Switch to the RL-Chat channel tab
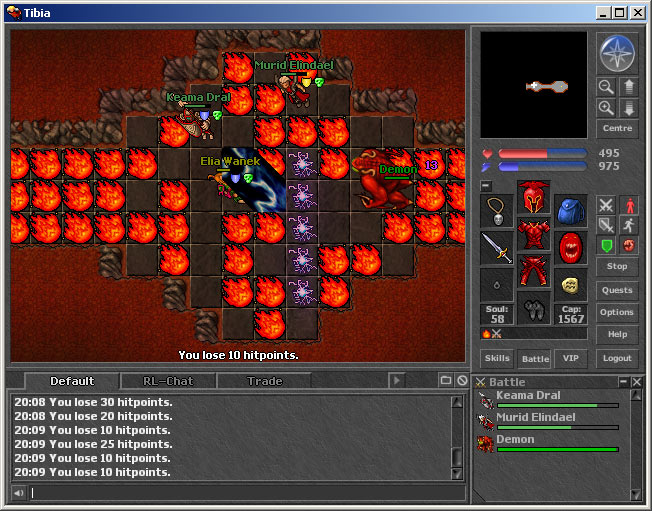The width and height of the screenshot is (652, 511). click(167, 381)
